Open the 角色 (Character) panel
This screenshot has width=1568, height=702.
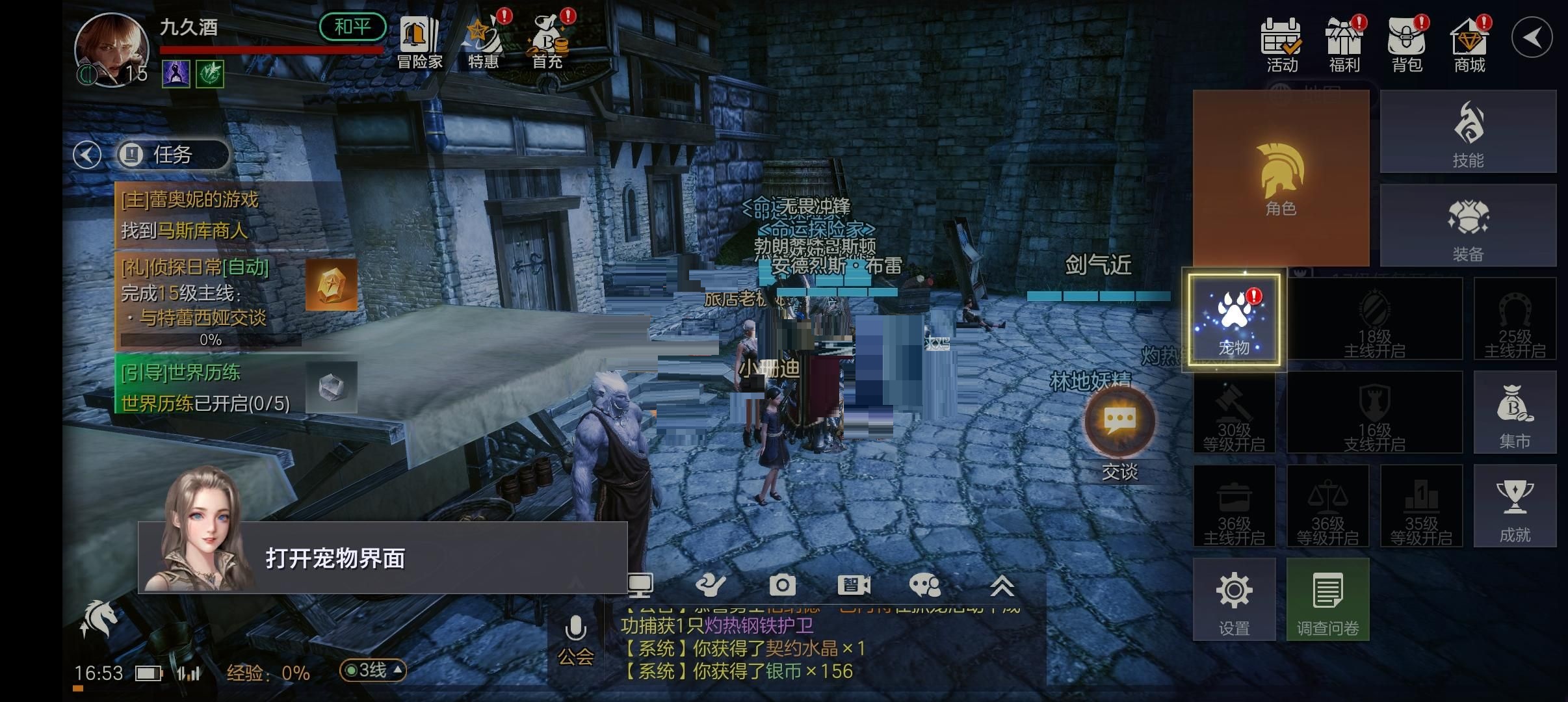point(1281,179)
